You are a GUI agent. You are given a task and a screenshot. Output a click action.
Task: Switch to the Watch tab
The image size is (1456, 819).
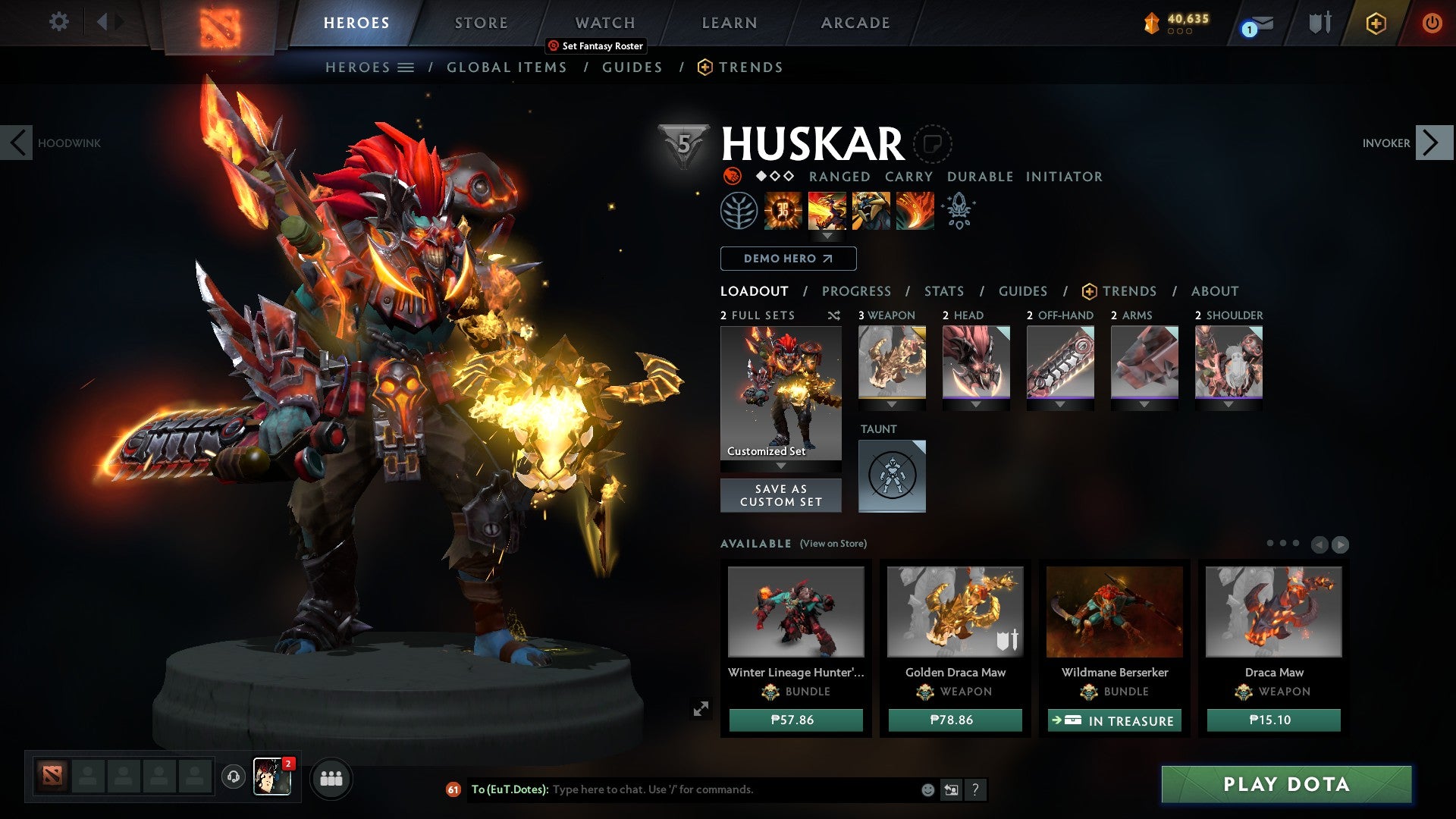tap(604, 23)
